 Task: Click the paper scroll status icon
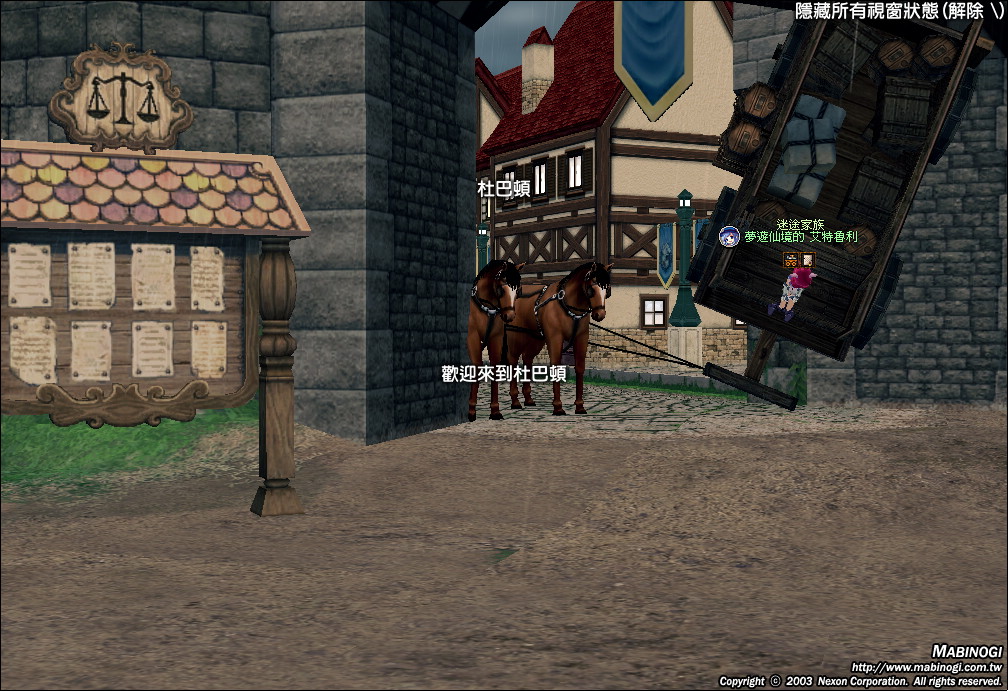[807, 260]
